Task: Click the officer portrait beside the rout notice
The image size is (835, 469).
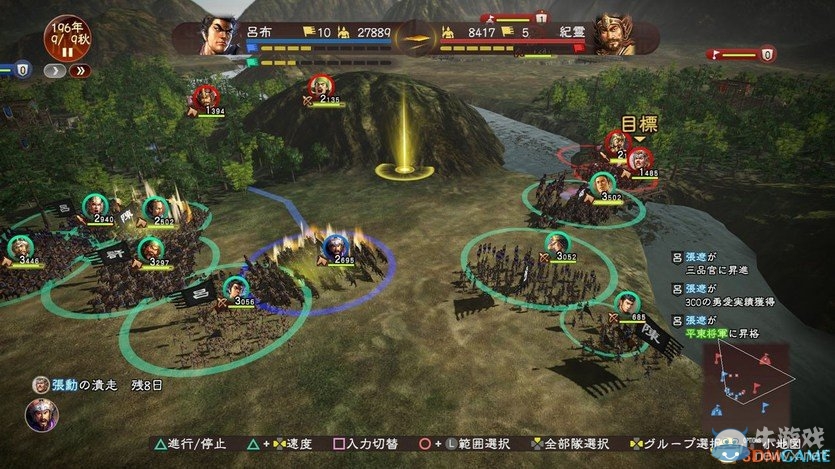Action: pyautogui.click(x=41, y=413)
